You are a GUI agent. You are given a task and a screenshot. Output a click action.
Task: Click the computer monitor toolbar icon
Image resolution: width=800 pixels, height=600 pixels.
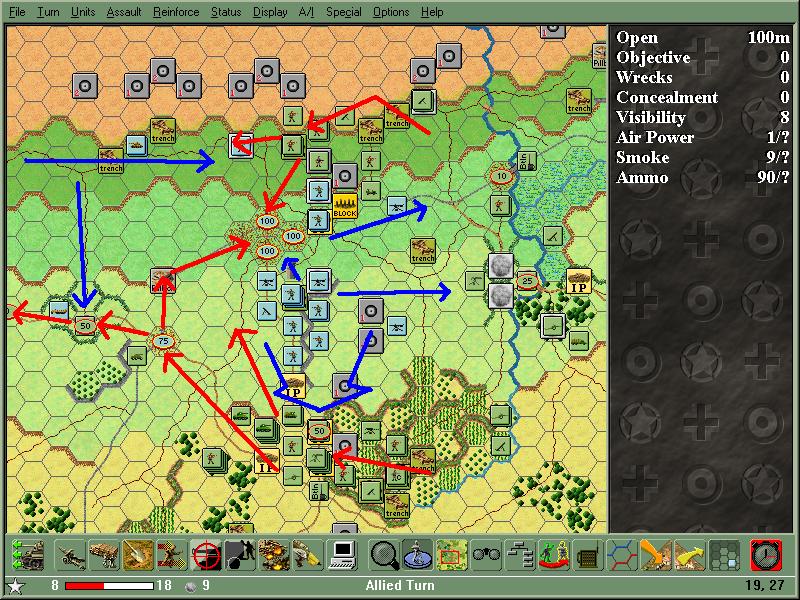pyautogui.click(x=342, y=553)
